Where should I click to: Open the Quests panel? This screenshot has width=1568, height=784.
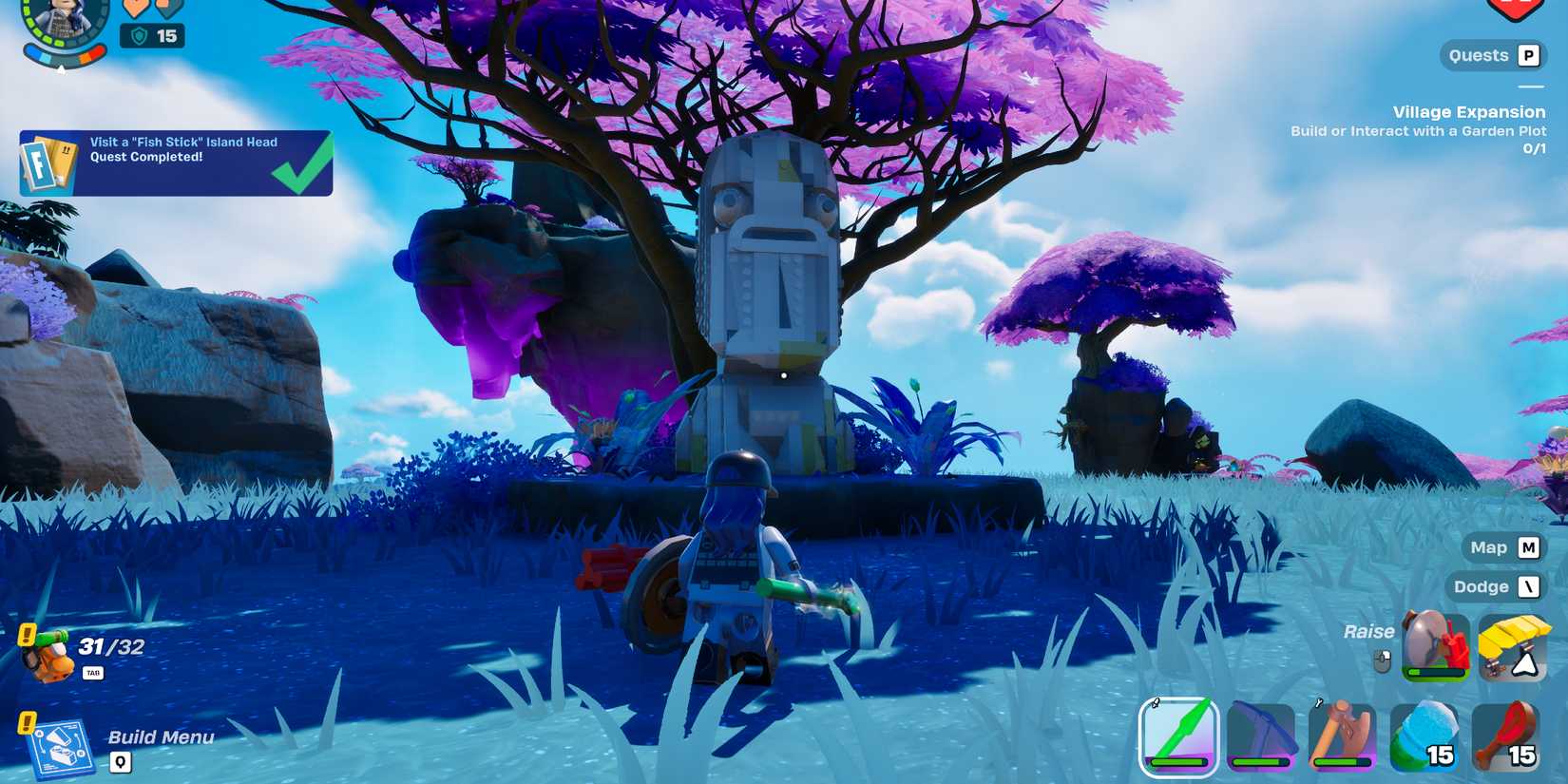tap(1492, 55)
